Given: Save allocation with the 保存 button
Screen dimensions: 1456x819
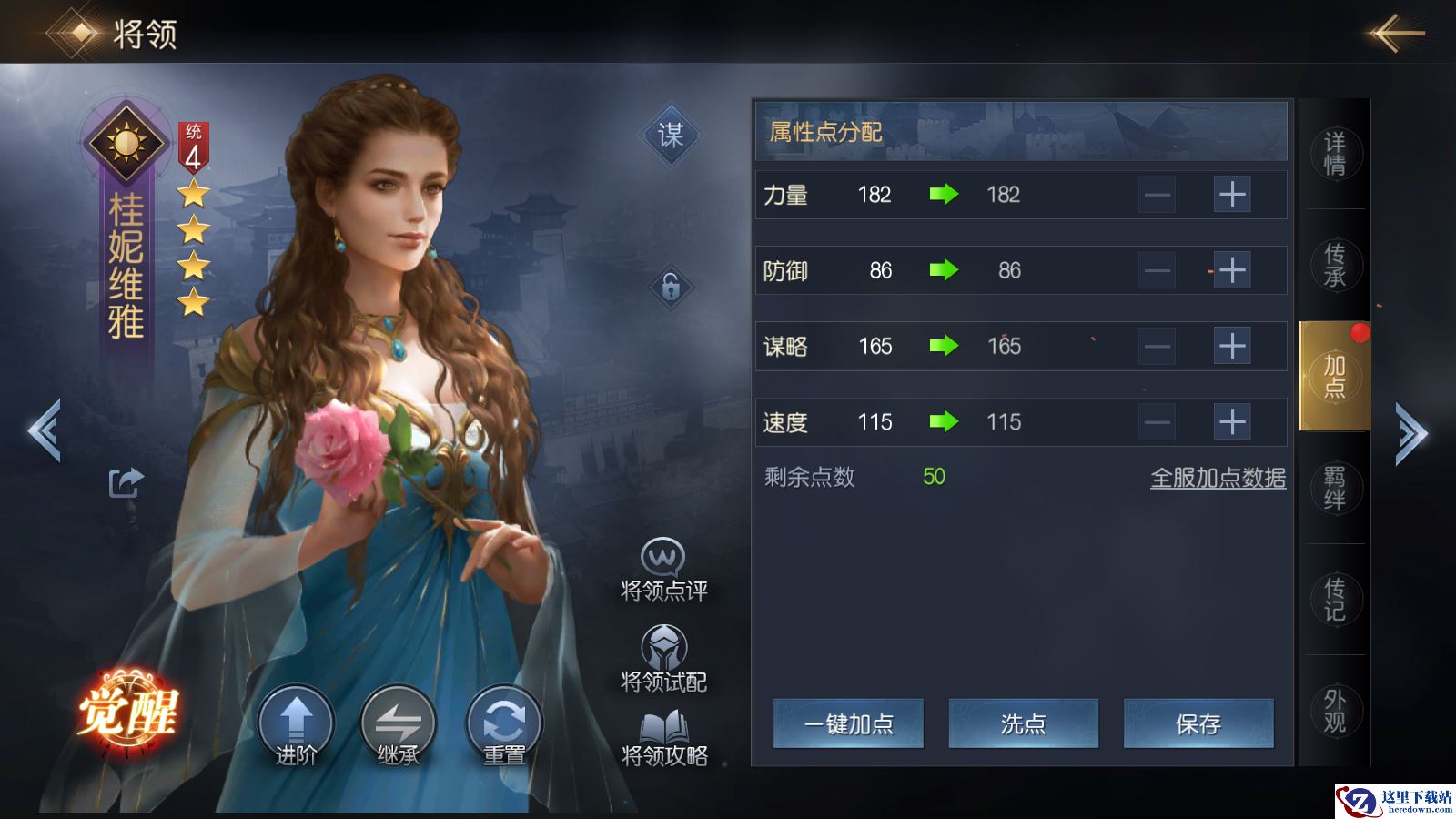Looking at the screenshot, I should [x=1198, y=723].
